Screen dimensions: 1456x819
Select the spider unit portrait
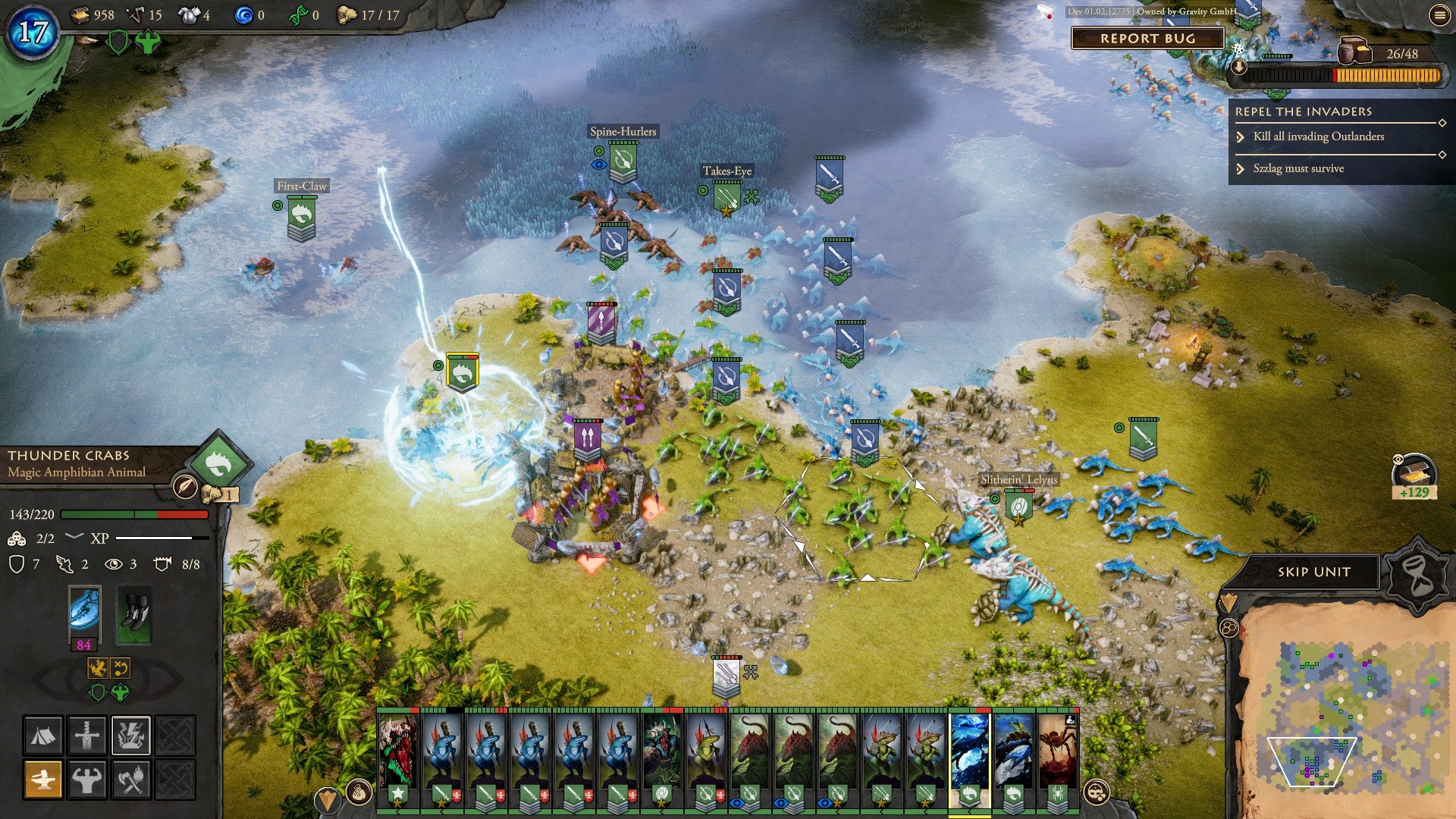tap(1057, 749)
